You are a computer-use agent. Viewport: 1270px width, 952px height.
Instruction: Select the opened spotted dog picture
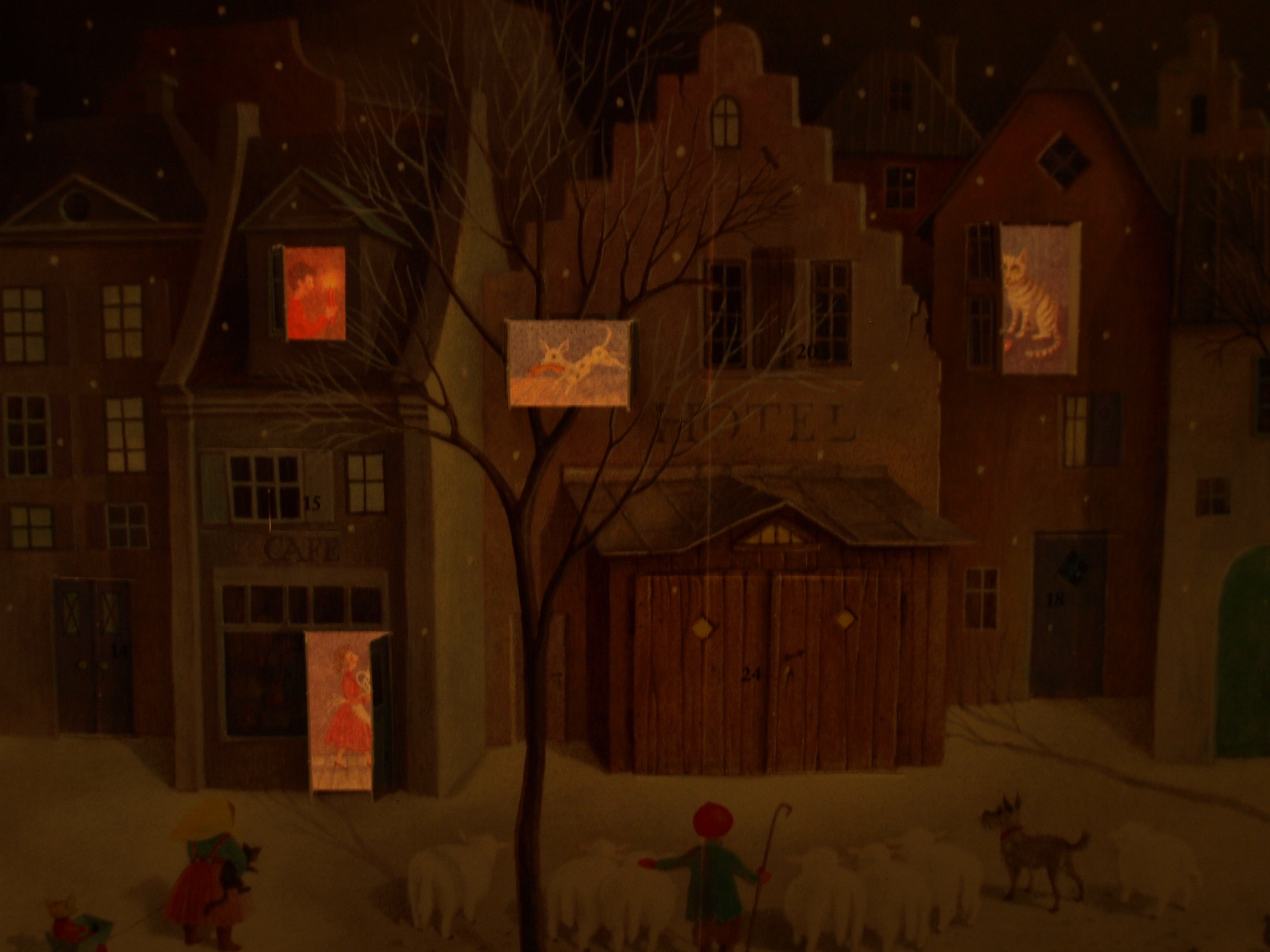(x=572, y=363)
